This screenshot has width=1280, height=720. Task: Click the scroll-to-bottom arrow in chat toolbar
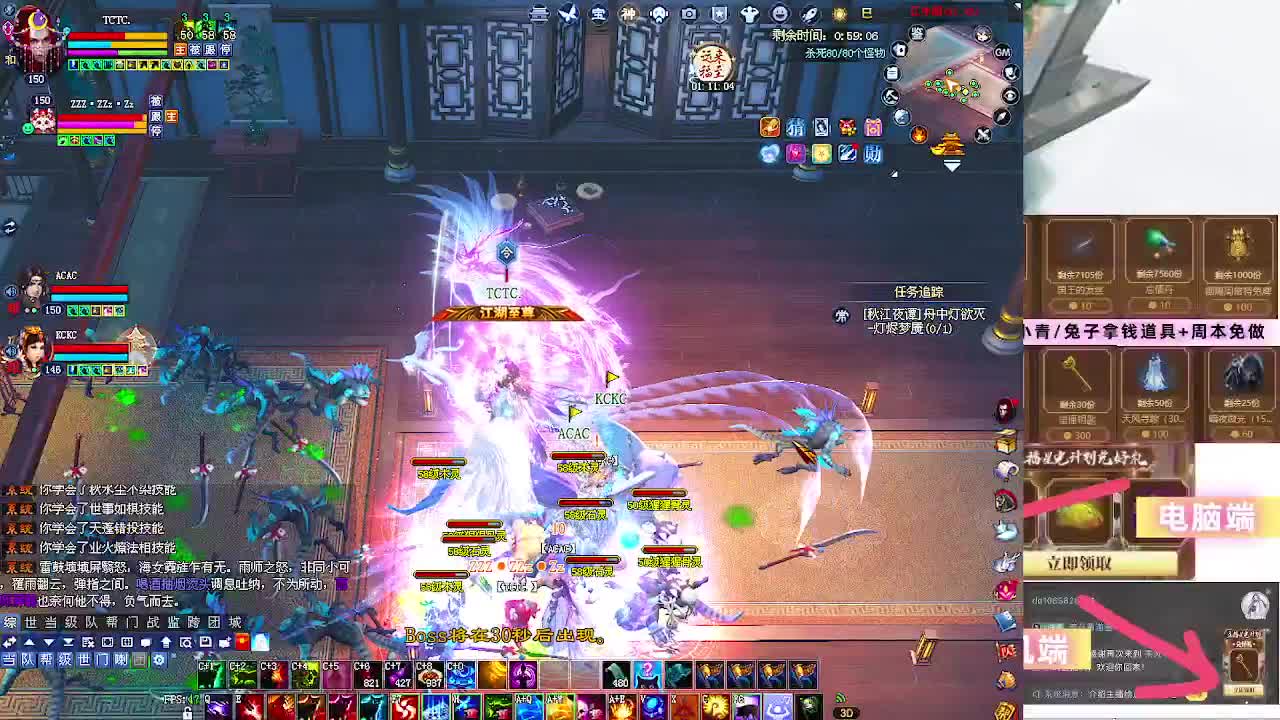click(69, 642)
